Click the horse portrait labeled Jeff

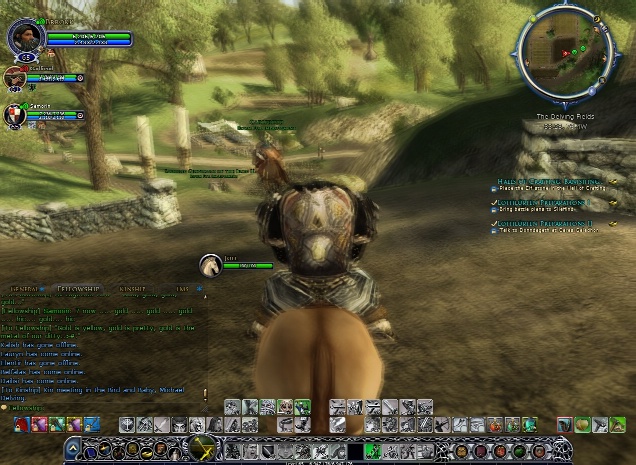point(210,265)
